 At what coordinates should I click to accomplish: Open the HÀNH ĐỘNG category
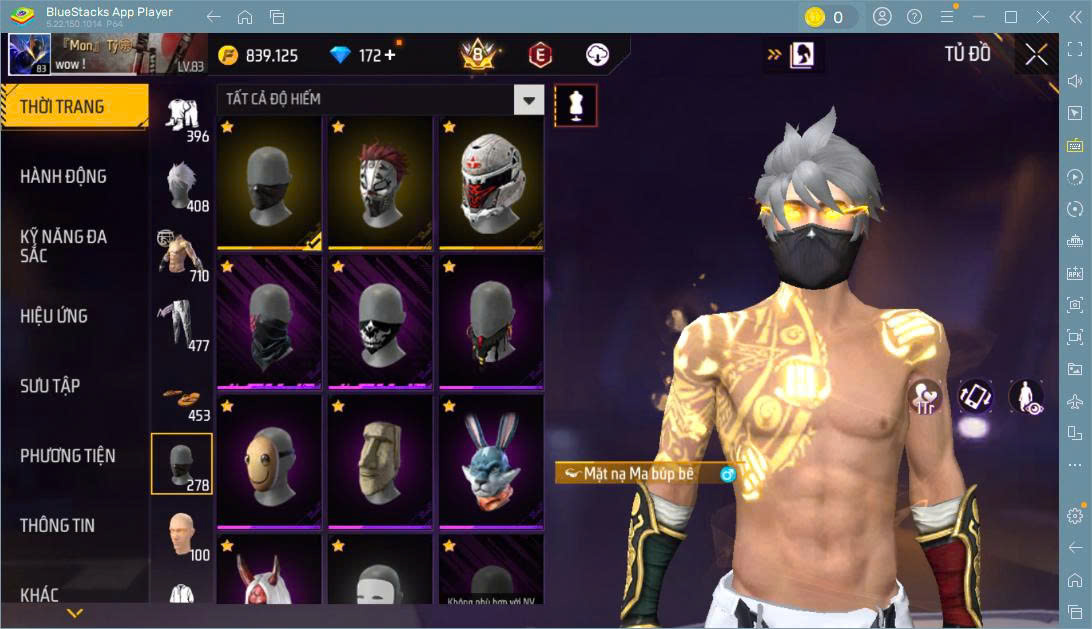click(x=64, y=177)
